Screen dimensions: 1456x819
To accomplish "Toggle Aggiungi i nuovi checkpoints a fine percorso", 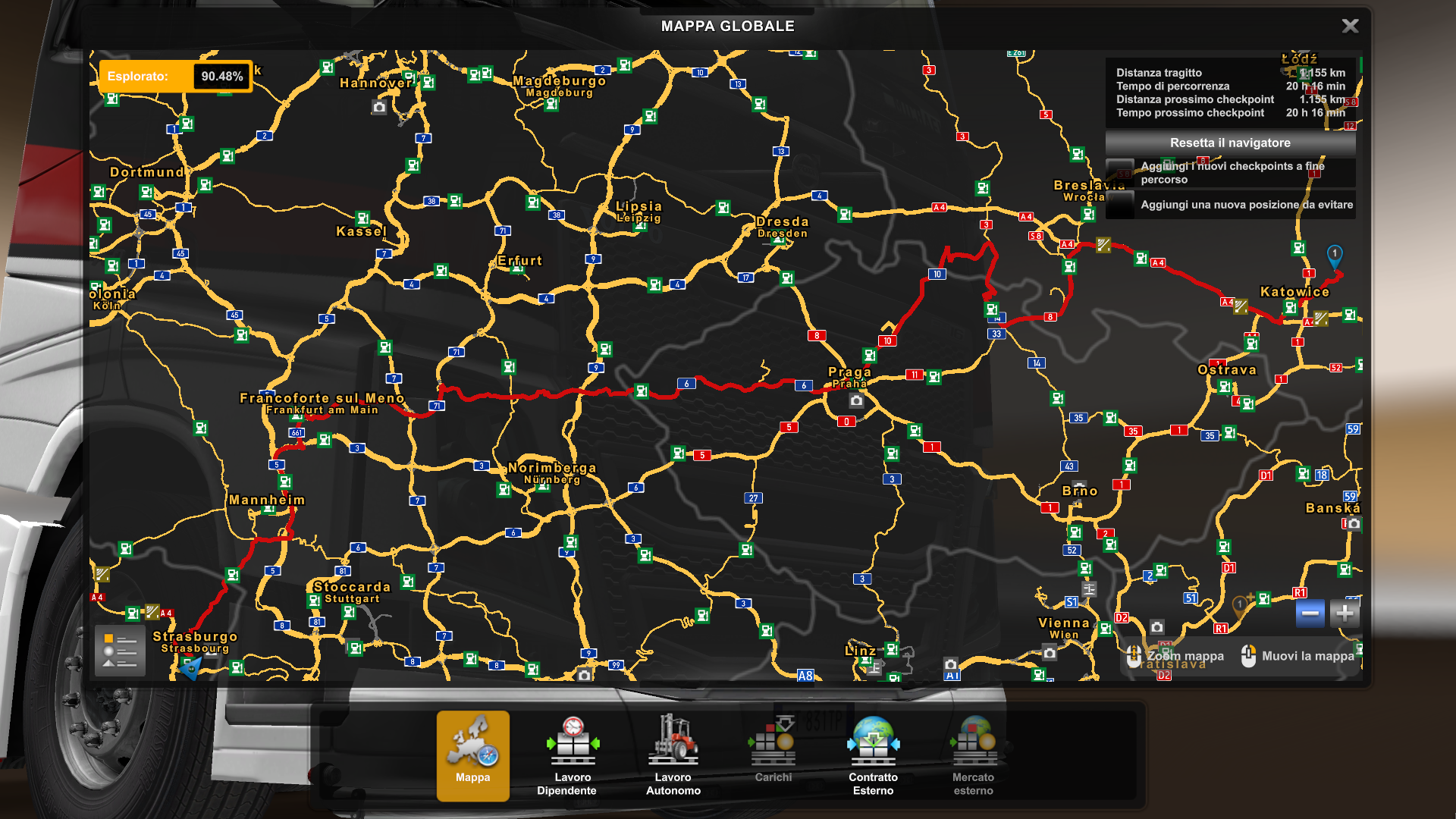I will tap(1228, 173).
